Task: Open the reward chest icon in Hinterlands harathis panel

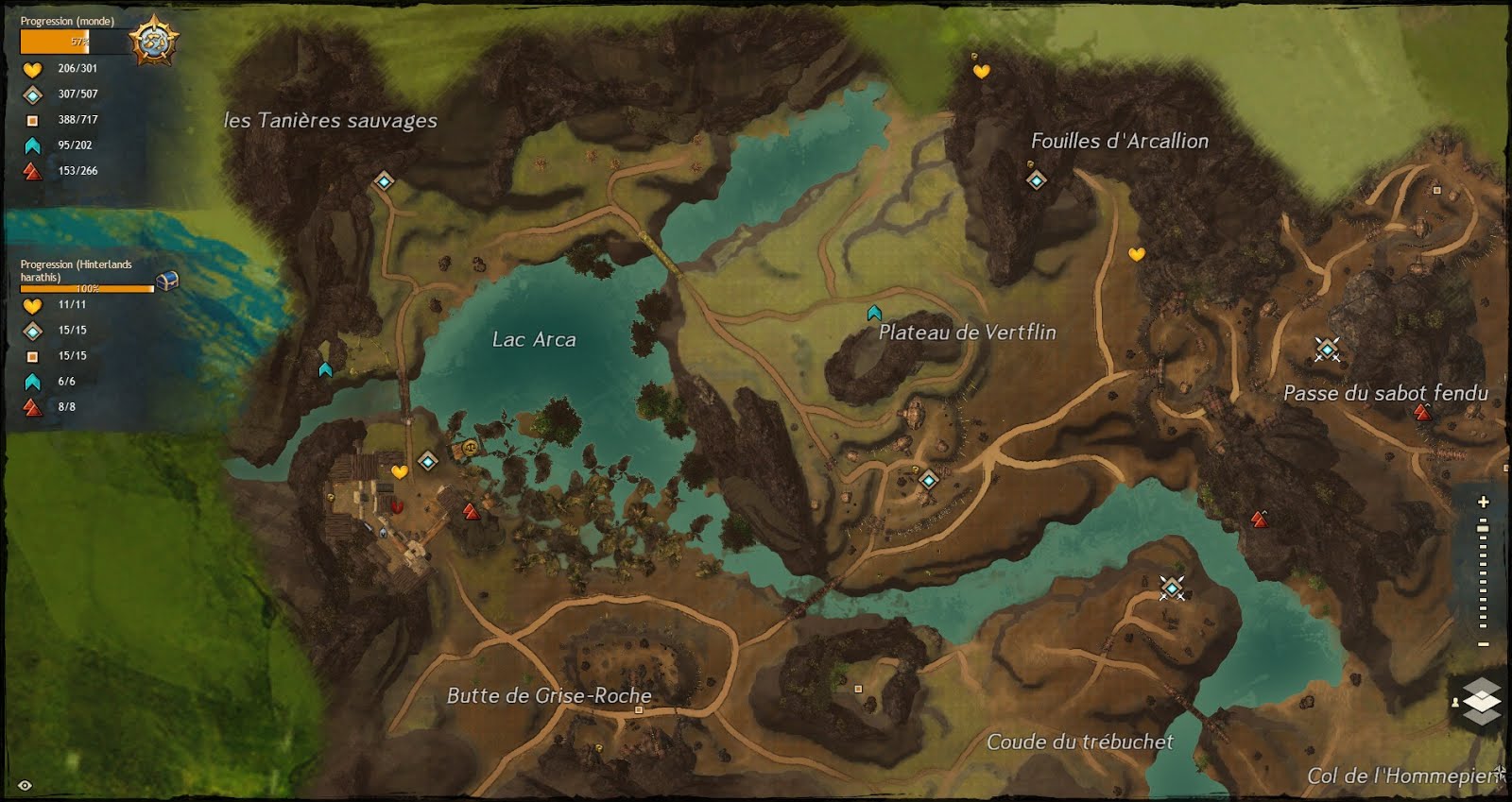Action: (x=166, y=282)
